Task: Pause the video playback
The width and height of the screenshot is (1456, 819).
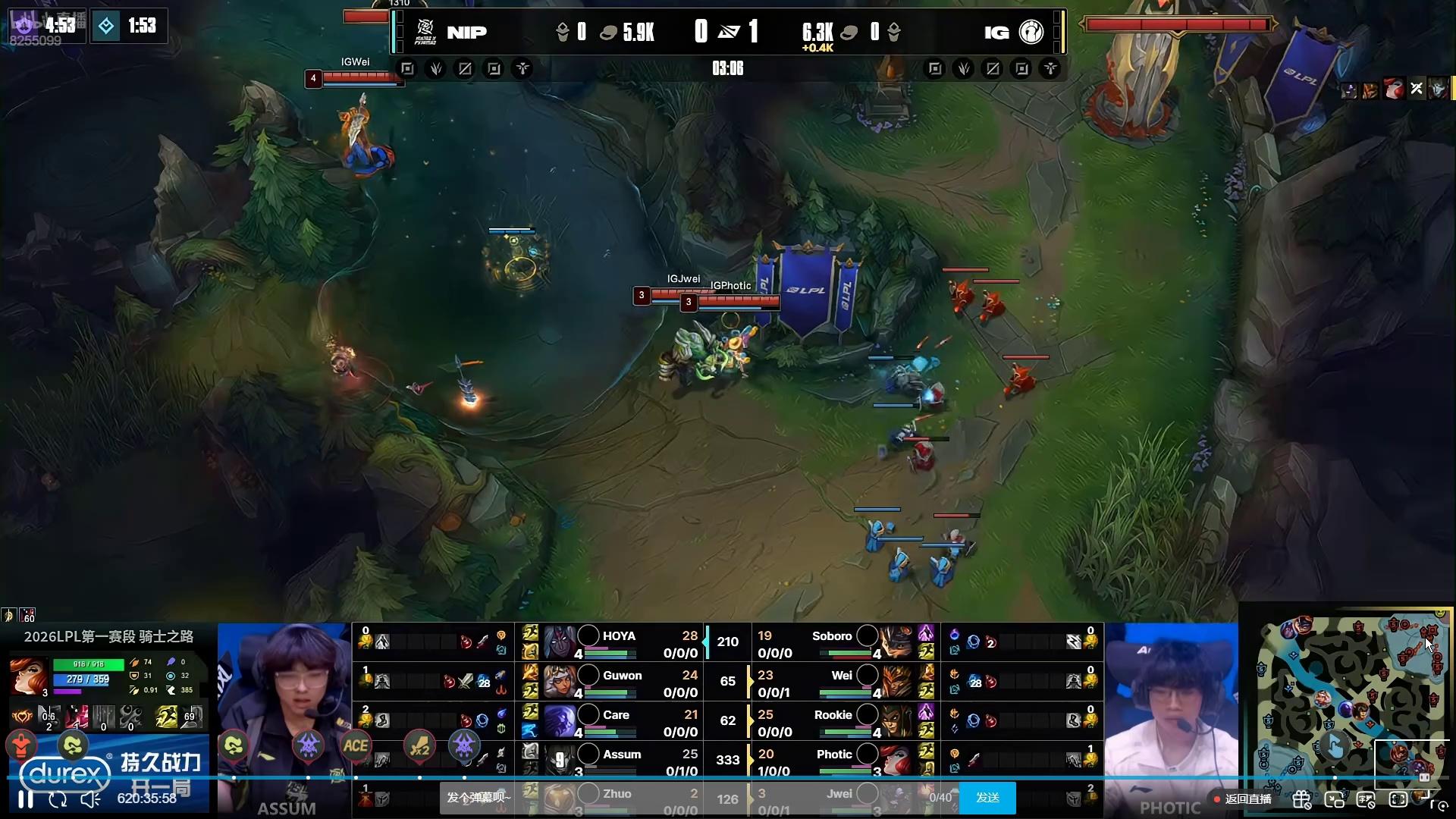Action: point(25,799)
